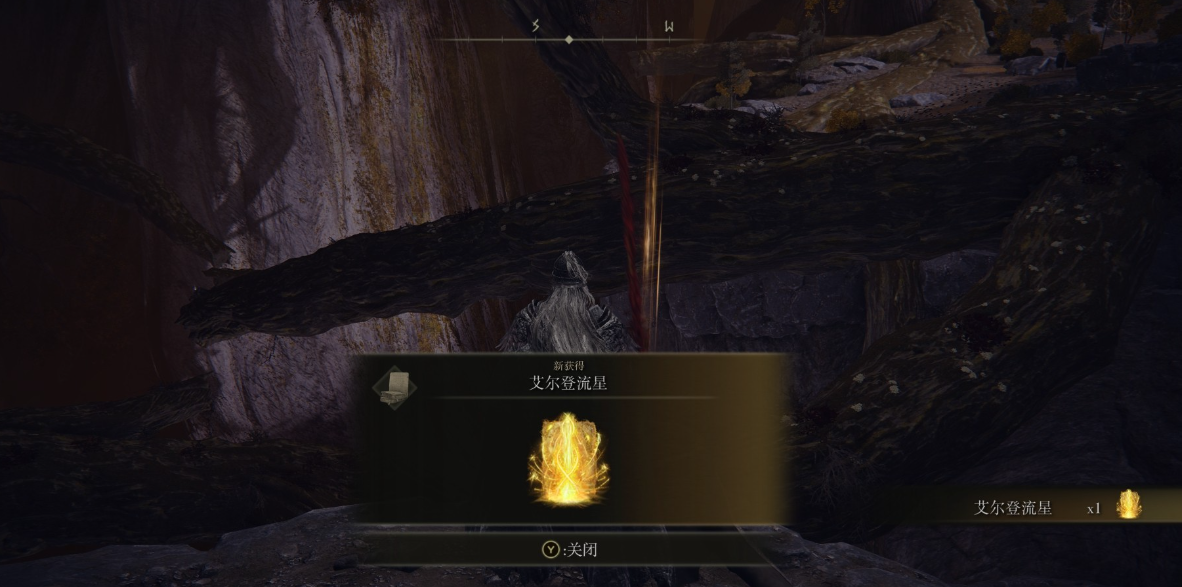Click the compass bar's center diamond marker
Viewport: 1182px width, 587px height.
569,40
